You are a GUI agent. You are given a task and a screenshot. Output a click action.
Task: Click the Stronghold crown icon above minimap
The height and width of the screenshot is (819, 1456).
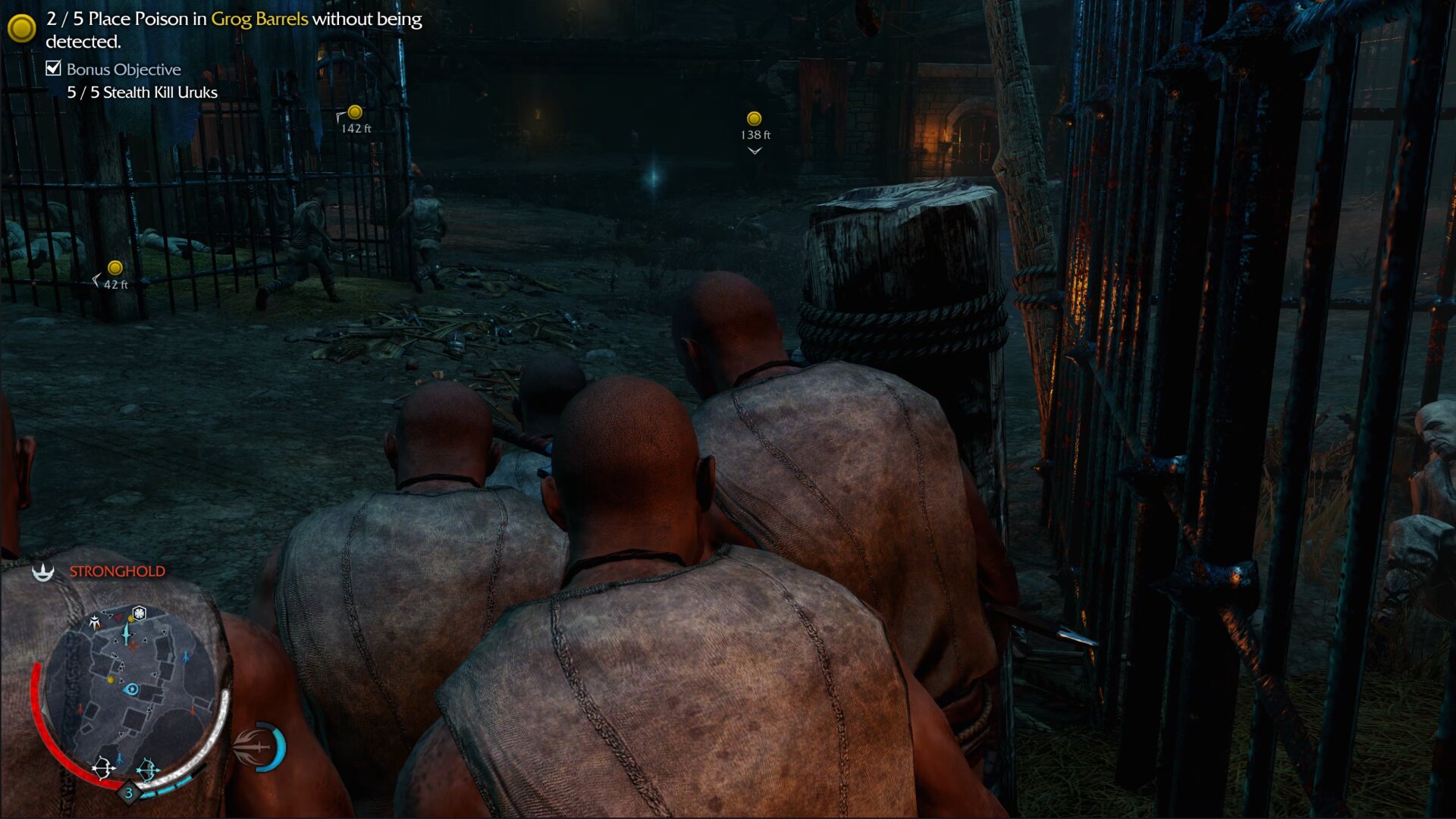(43, 572)
